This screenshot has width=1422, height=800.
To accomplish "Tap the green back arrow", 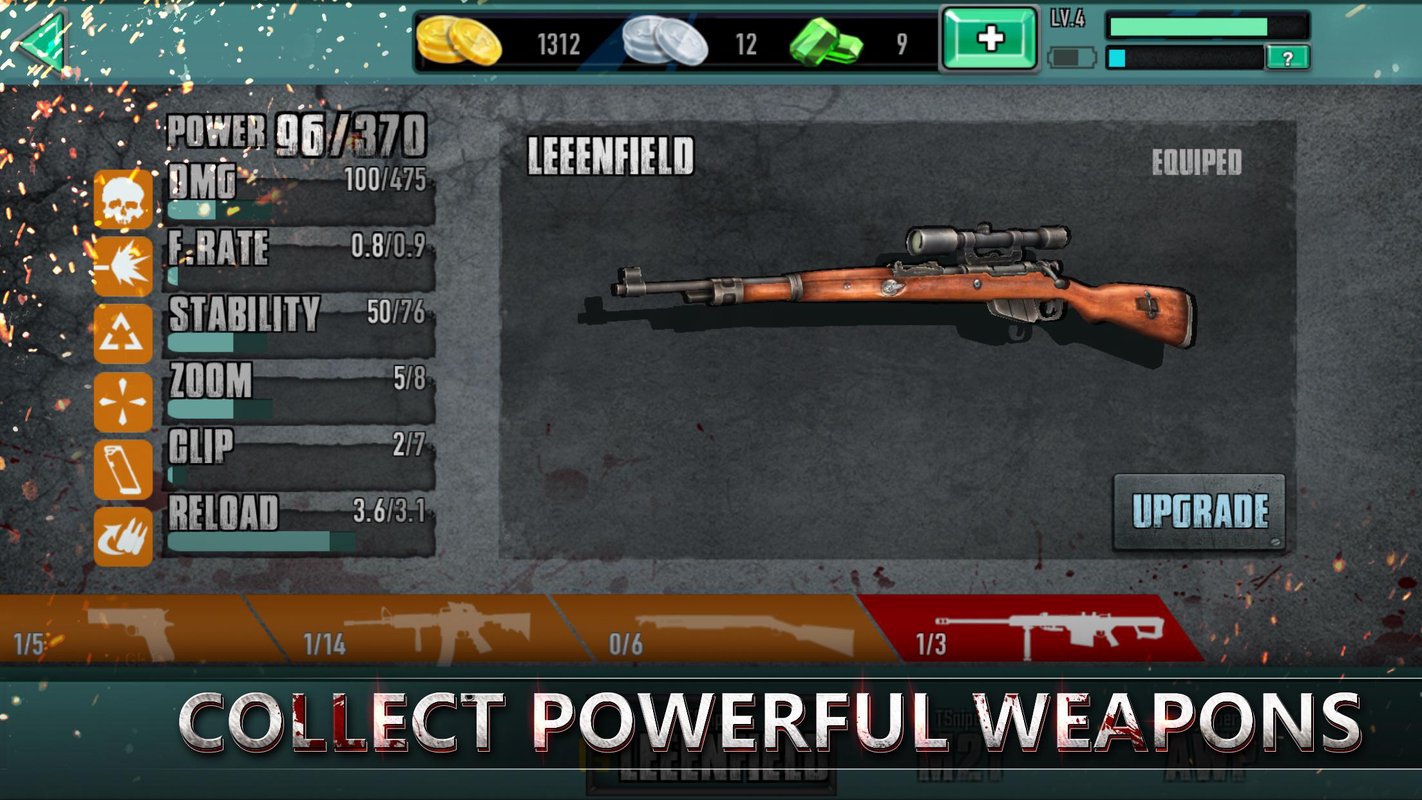I will [40, 42].
